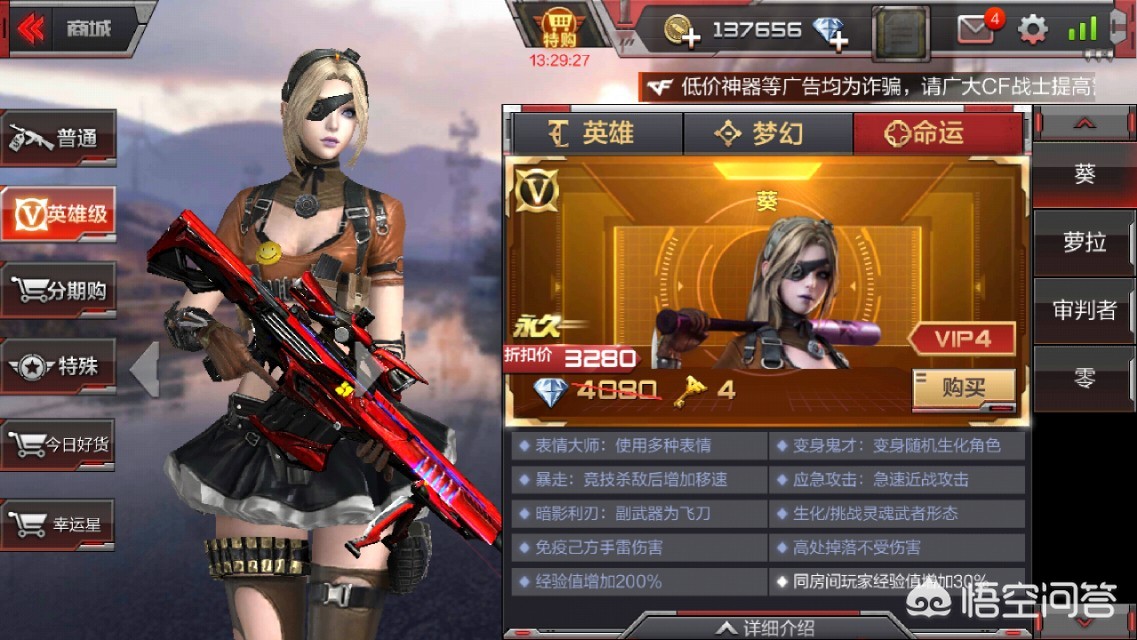Select the 命运 tab

937,133
